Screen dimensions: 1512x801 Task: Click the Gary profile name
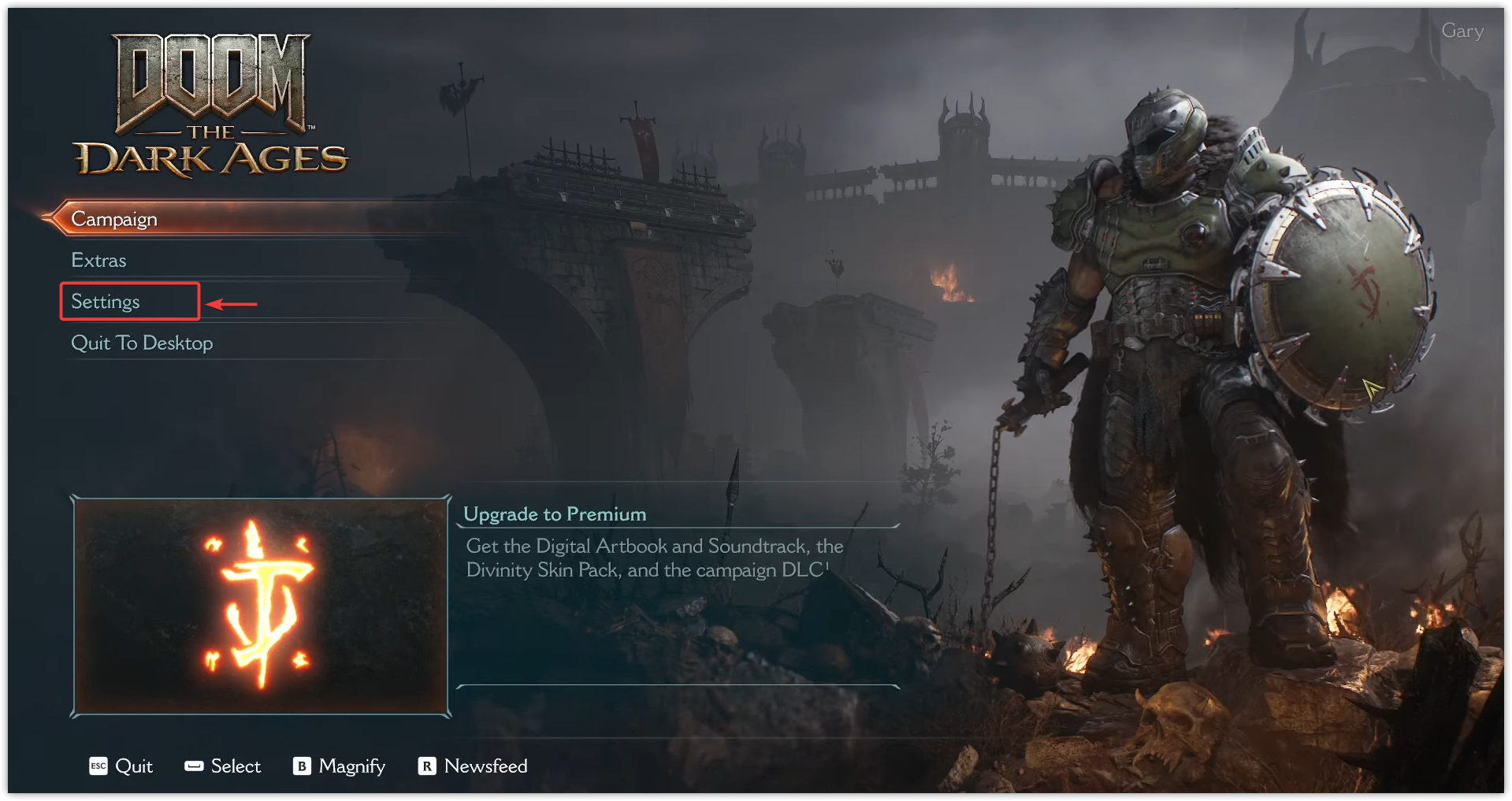[x=1462, y=32]
